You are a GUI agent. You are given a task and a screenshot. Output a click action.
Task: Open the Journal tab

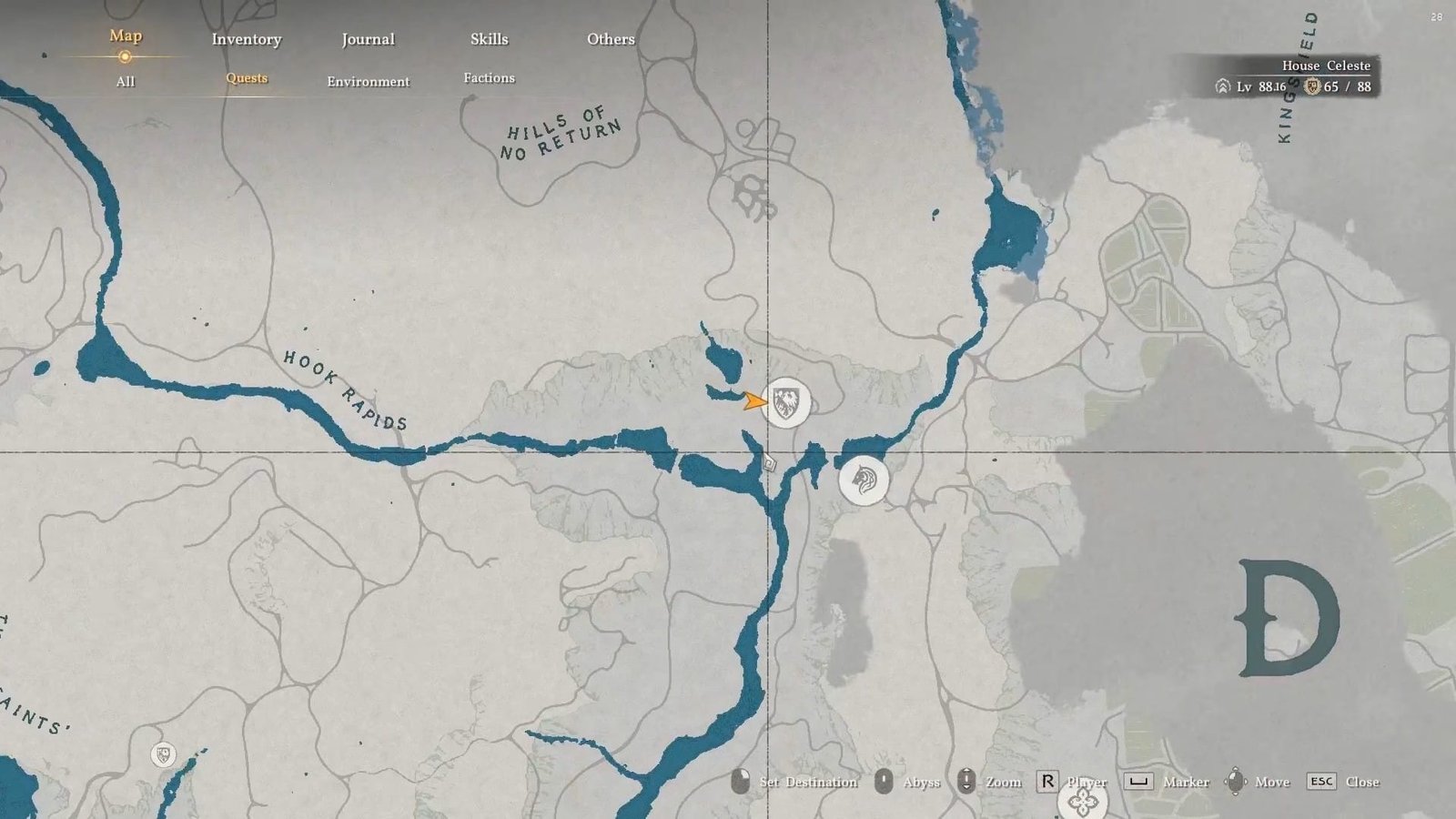(x=368, y=39)
